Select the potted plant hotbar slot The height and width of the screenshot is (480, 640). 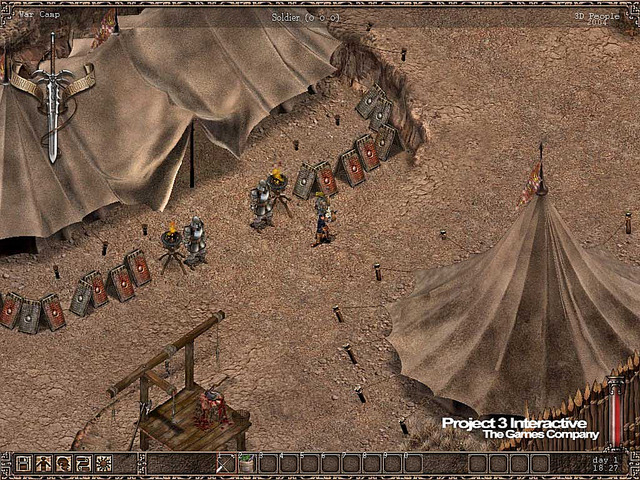coord(246,463)
